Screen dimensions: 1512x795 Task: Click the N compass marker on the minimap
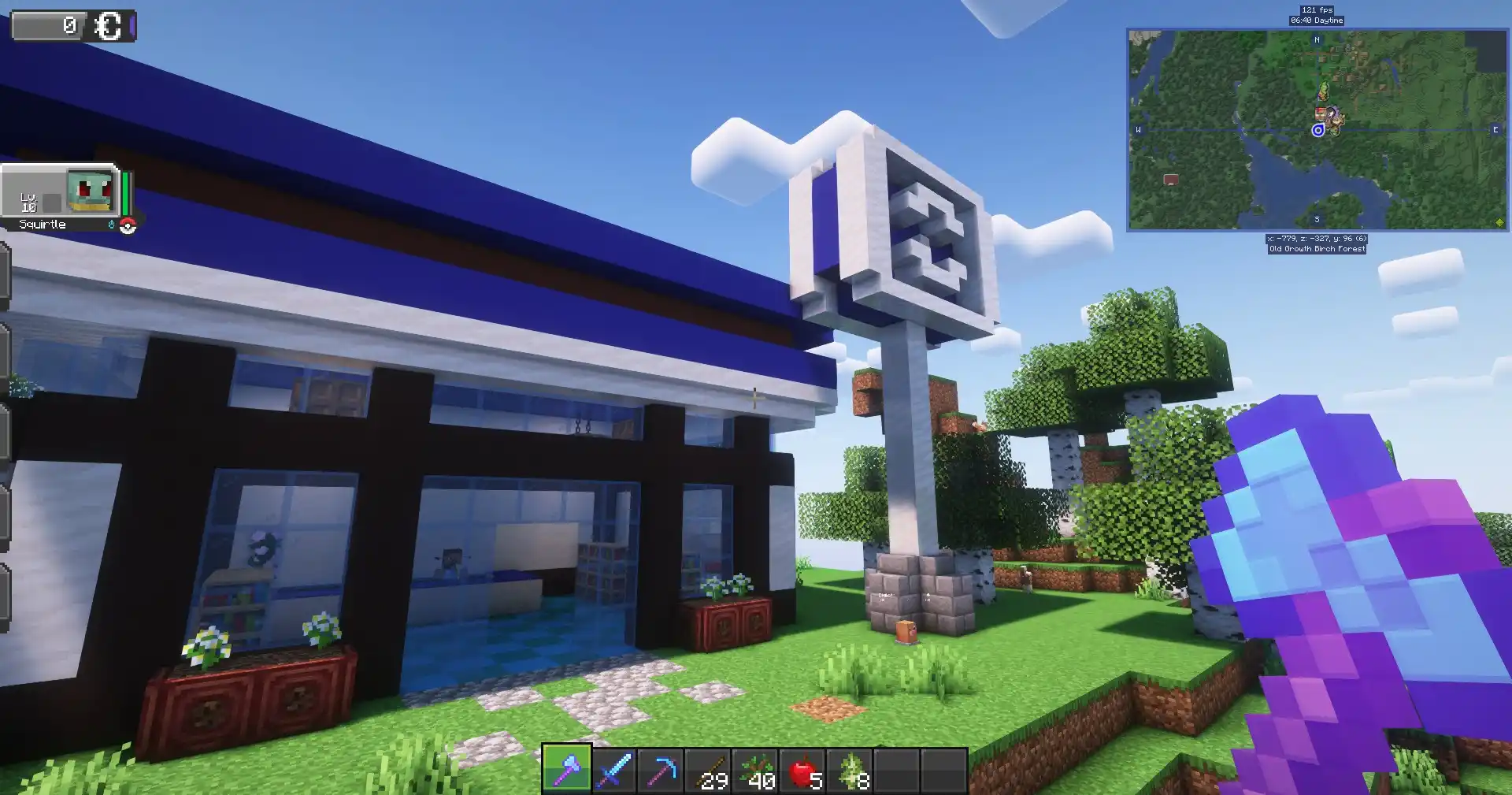point(1317,40)
